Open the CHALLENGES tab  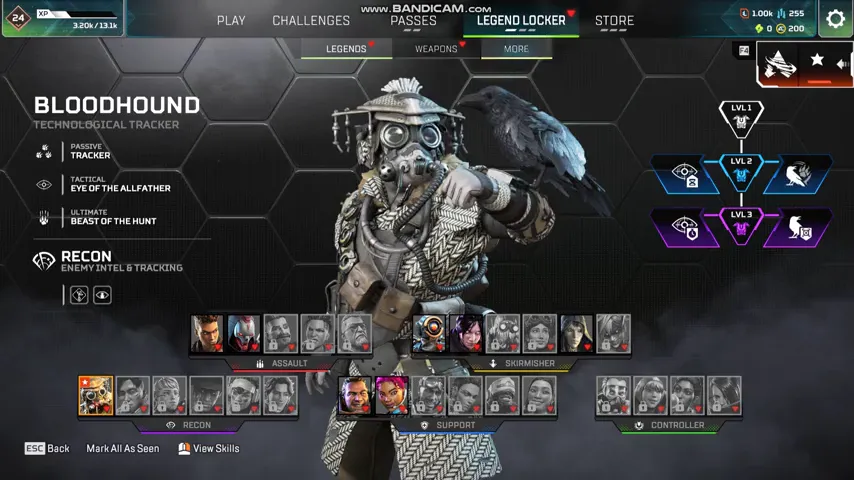pyautogui.click(x=311, y=20)
